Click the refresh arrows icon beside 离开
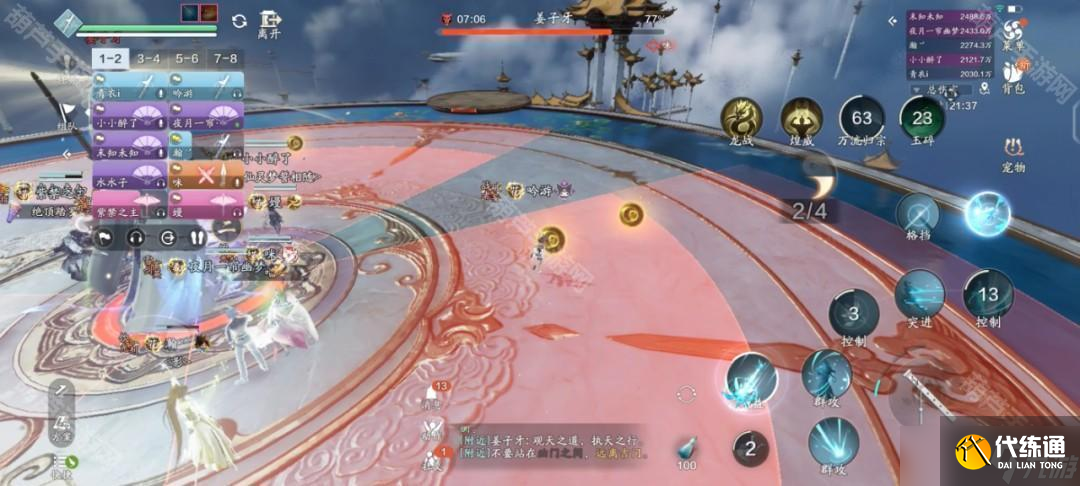The width and height of the screenshot is (1080, 486). pyautogui.click(x=239, y=21)
